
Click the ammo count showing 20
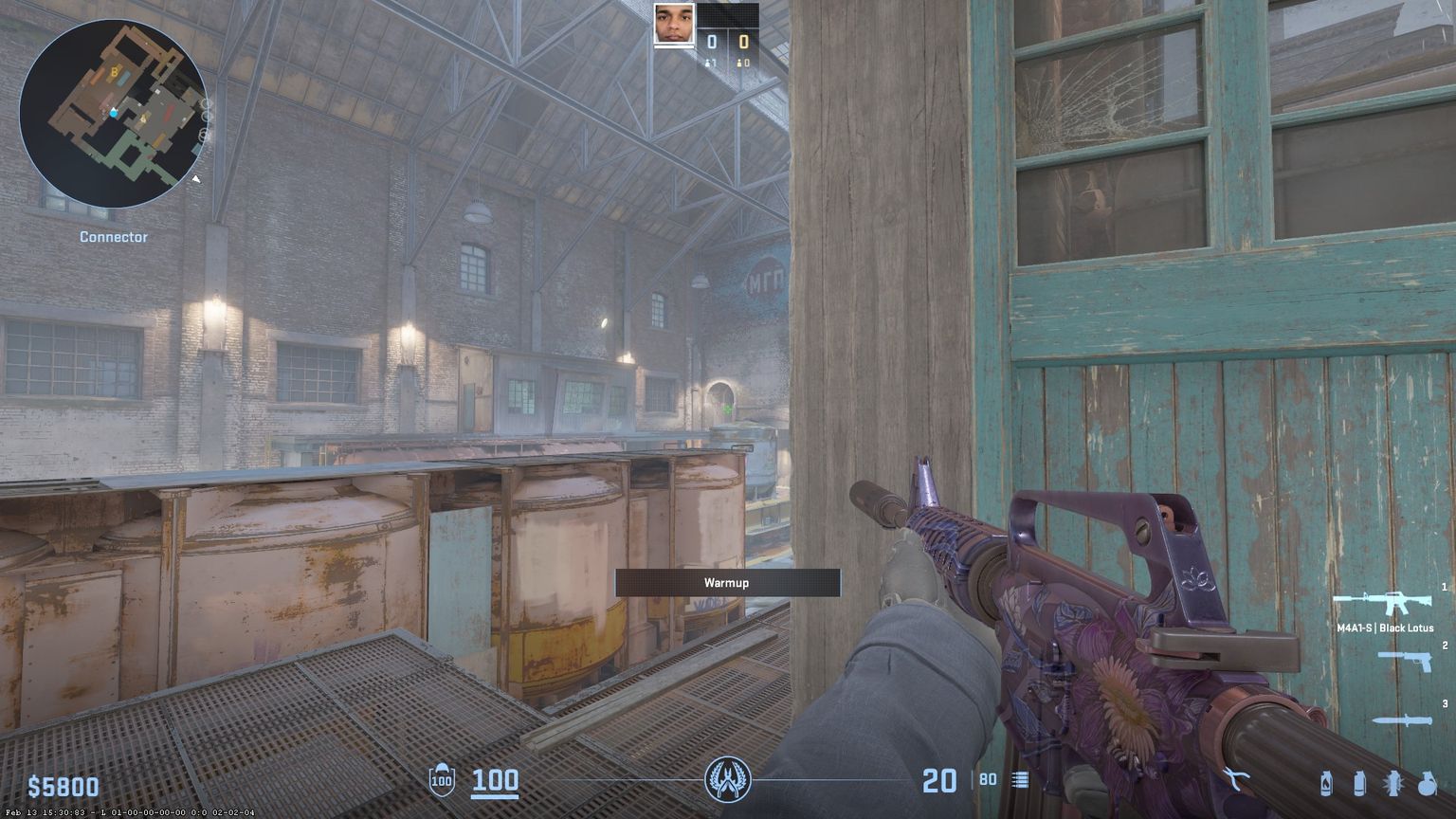940,780
